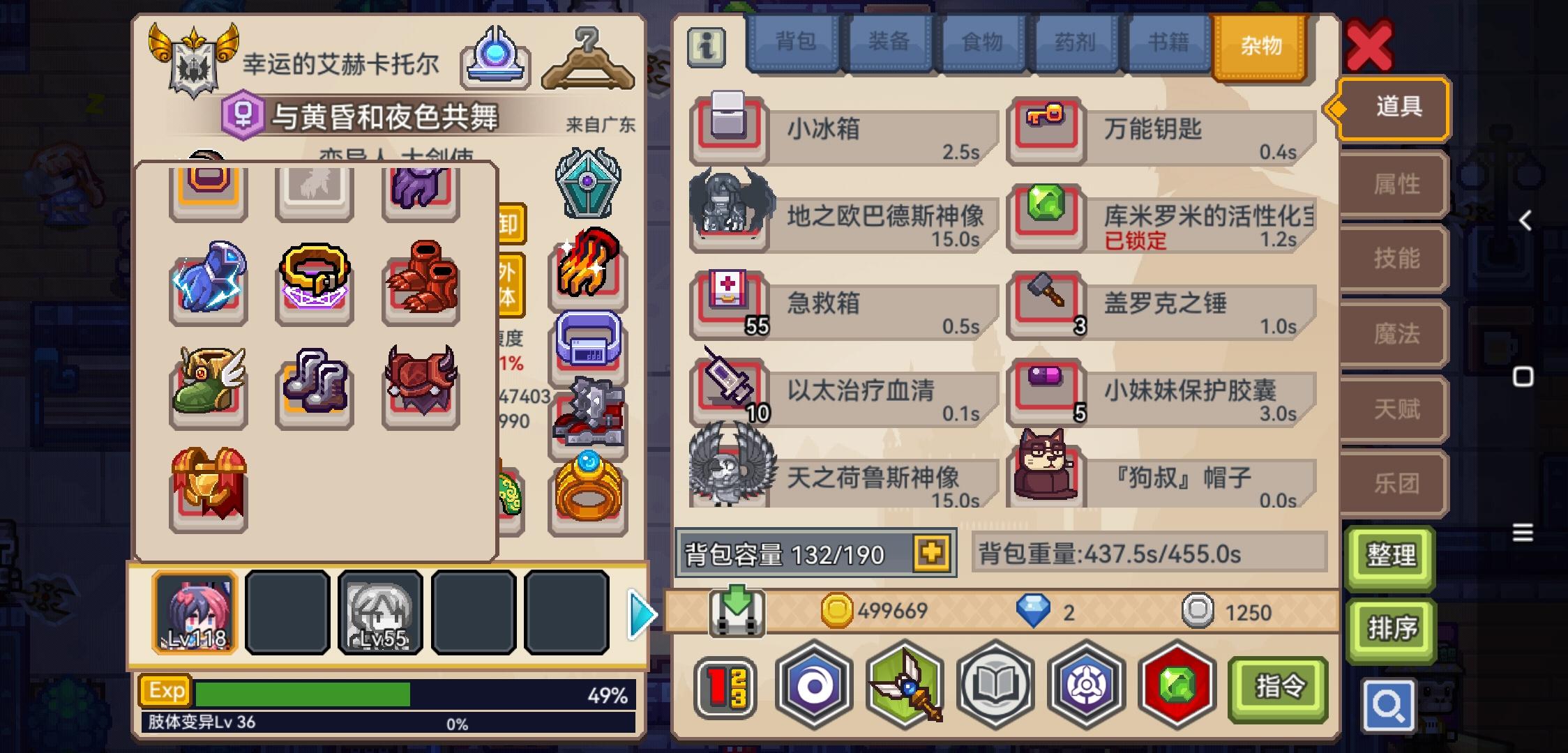This screenshot has height=753, width=1568.
Task: Open the 药剂 tab
Action: [1075, 42]
